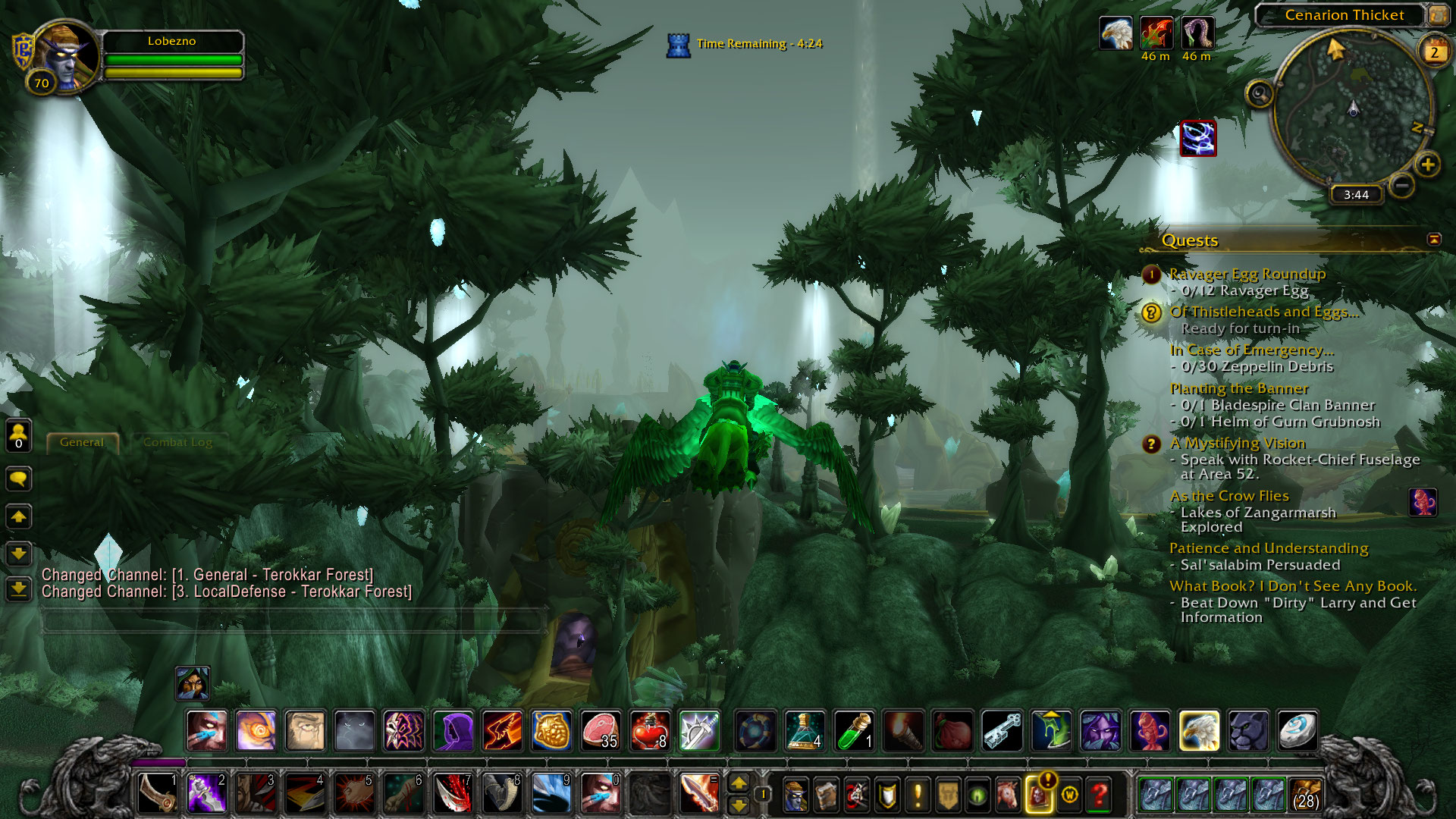
Task: Activate the bloody curved blade ability
Action: [x=453, y=794]
